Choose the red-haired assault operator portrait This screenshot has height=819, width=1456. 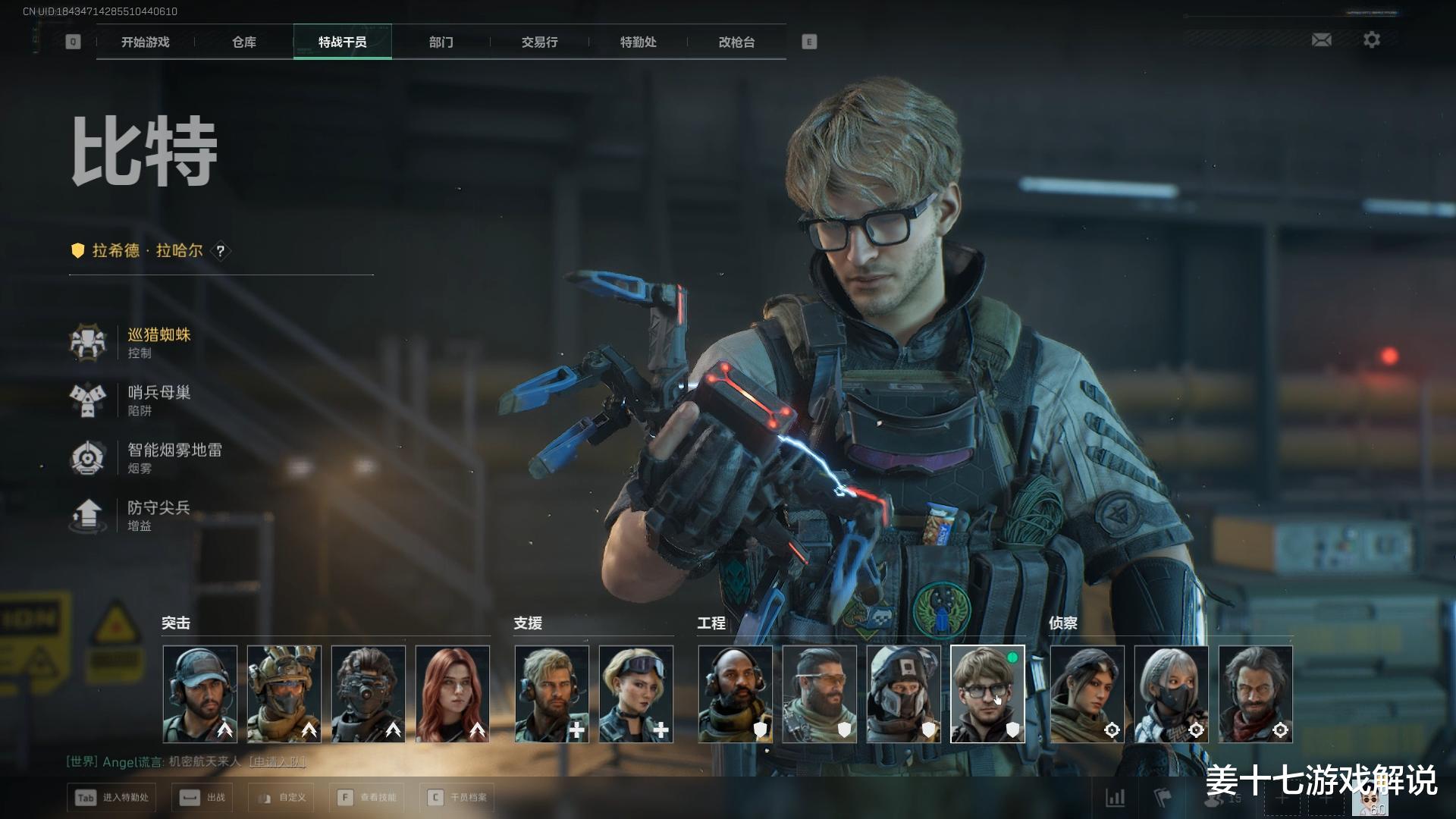(453, 694)
